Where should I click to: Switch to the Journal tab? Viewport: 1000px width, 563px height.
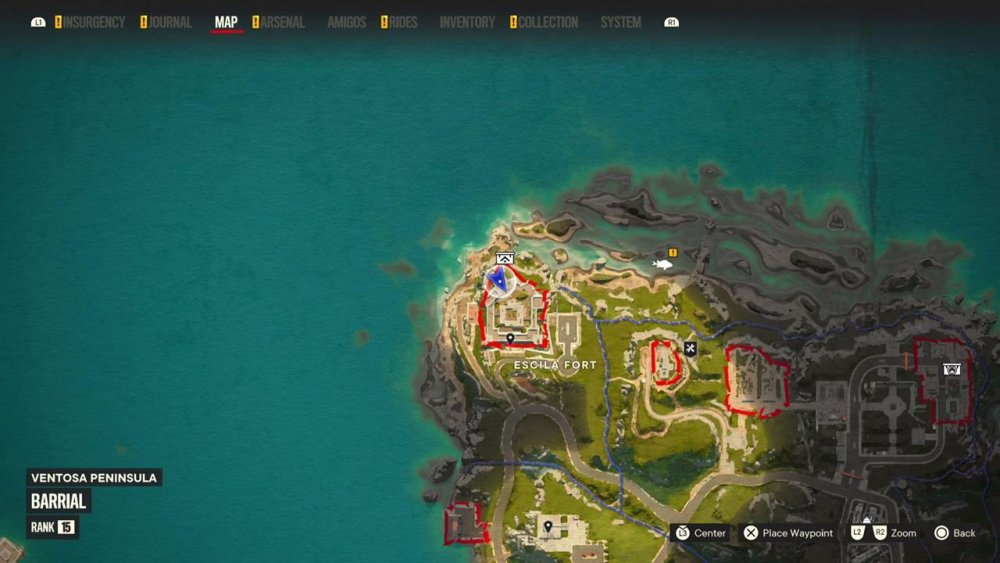[170, 22]
